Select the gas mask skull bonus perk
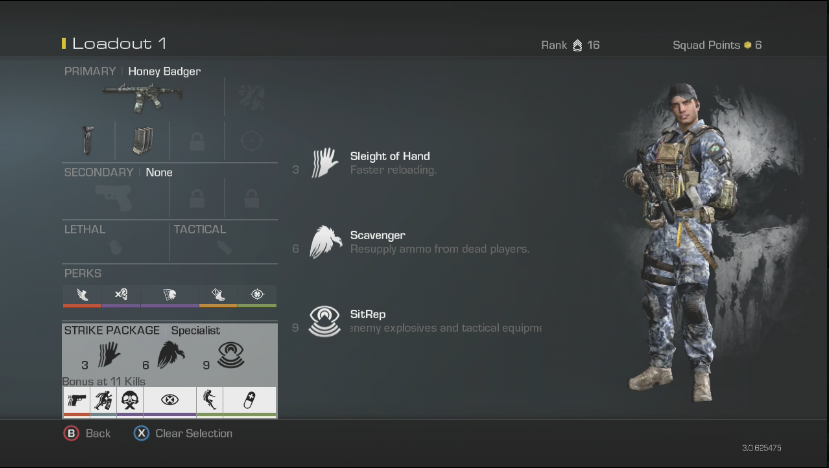This screenshot has width=829, height=468. (x=129, y=401)
